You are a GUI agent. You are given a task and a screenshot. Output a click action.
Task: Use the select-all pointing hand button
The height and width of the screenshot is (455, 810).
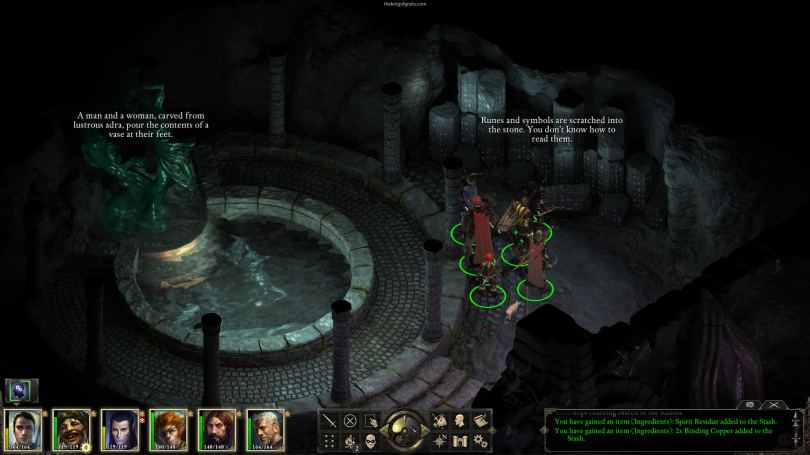tap(370, 421)
